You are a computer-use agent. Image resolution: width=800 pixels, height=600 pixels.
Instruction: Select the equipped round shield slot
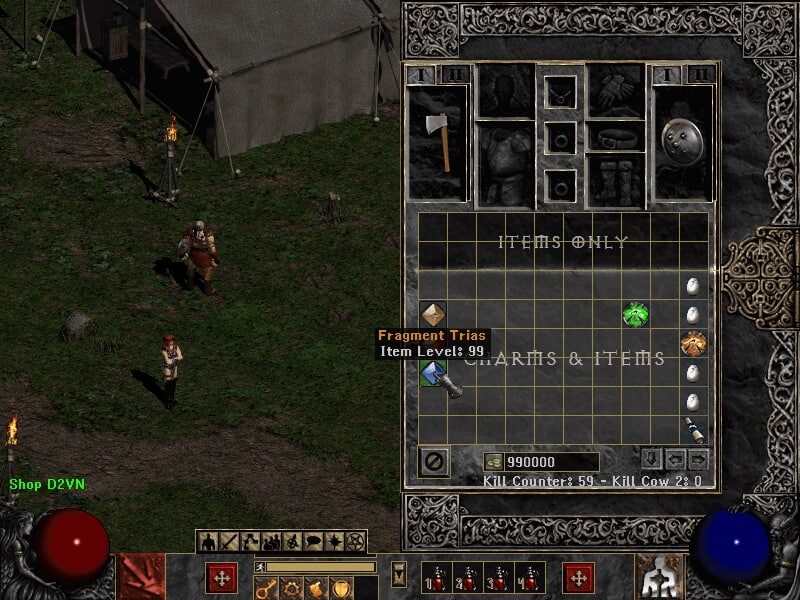pyautogui.click(x=682, y=142)
